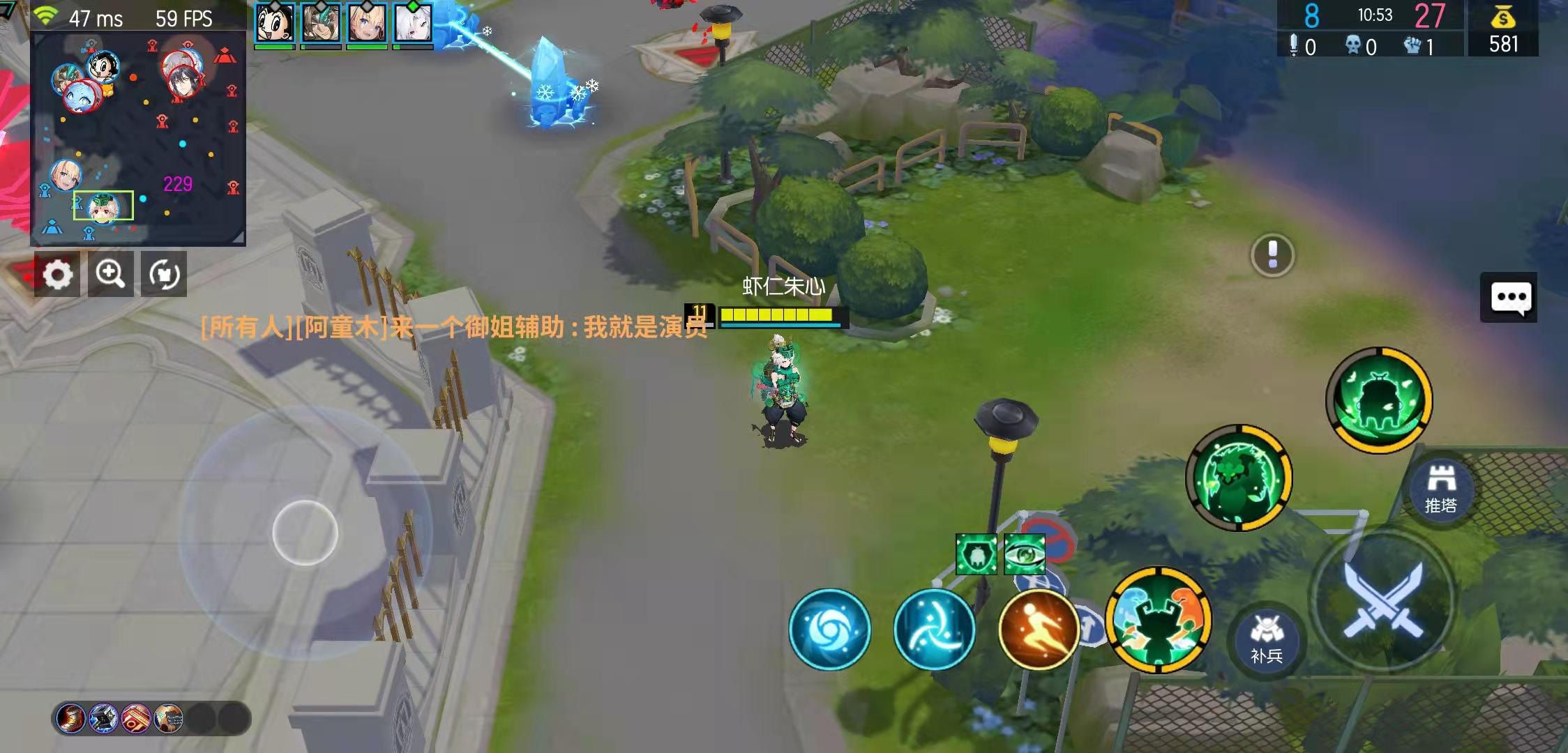Image resolution: width=1568 pixels, height=753 pixels.
Task: Expand Astro Boy's hero portrait
Action: click(x=276, y=20)
